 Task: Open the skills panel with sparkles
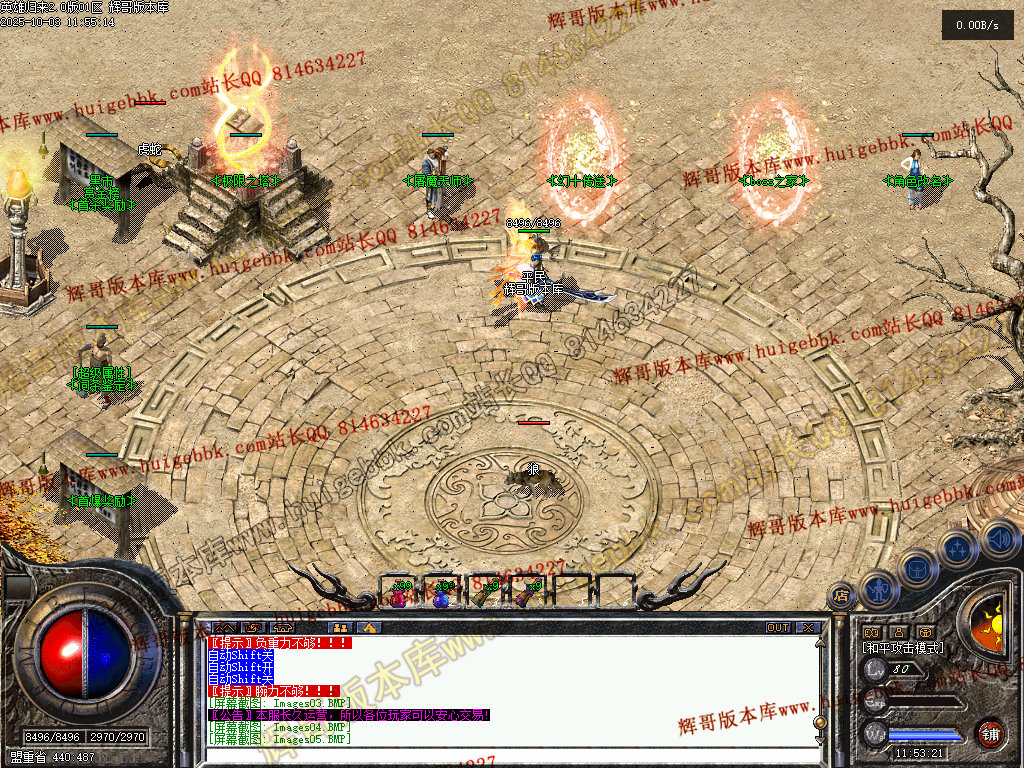(x=957, y=548)
